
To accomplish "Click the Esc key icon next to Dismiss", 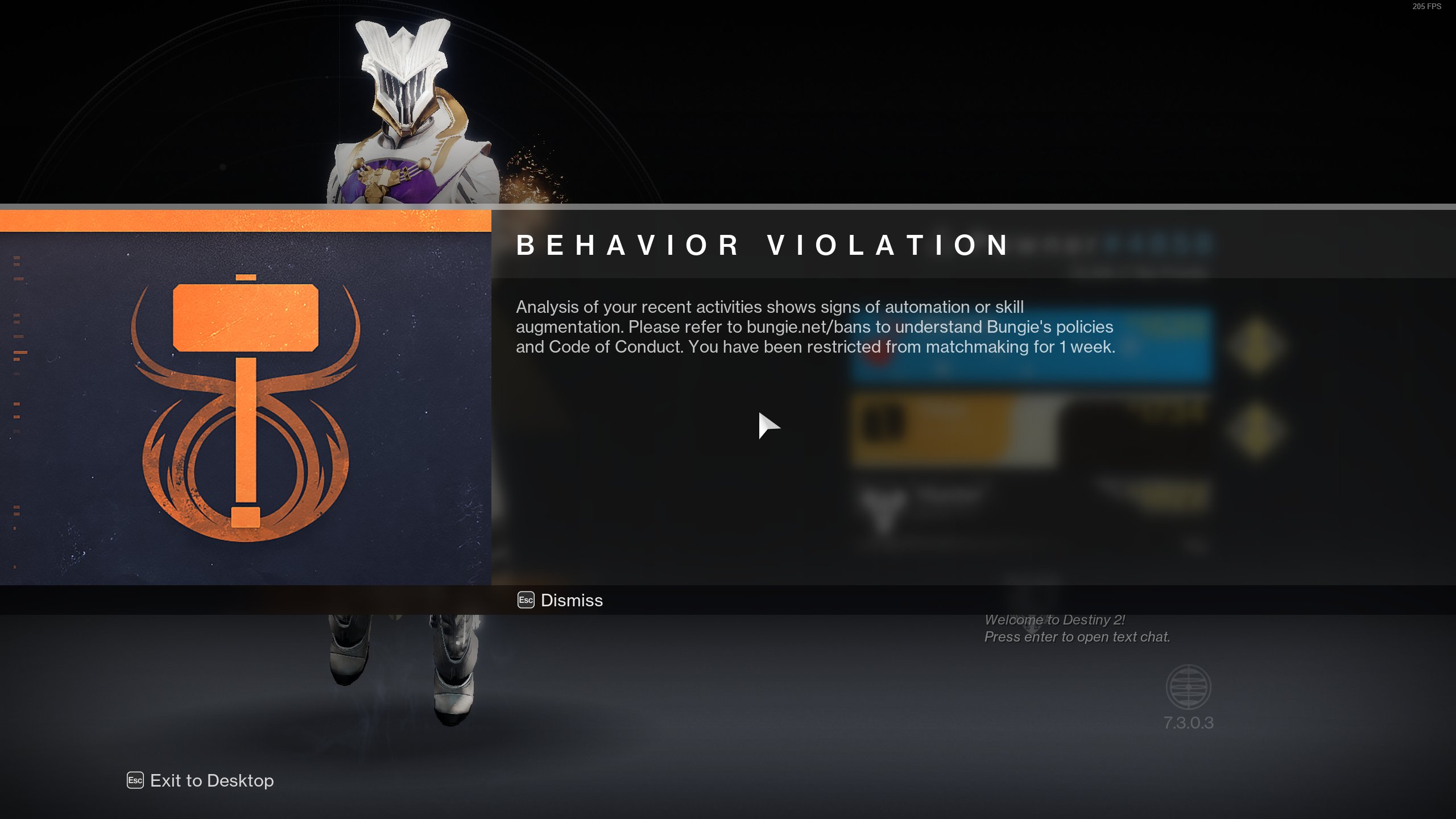I will pyautogui.click(x=526, y=600).
